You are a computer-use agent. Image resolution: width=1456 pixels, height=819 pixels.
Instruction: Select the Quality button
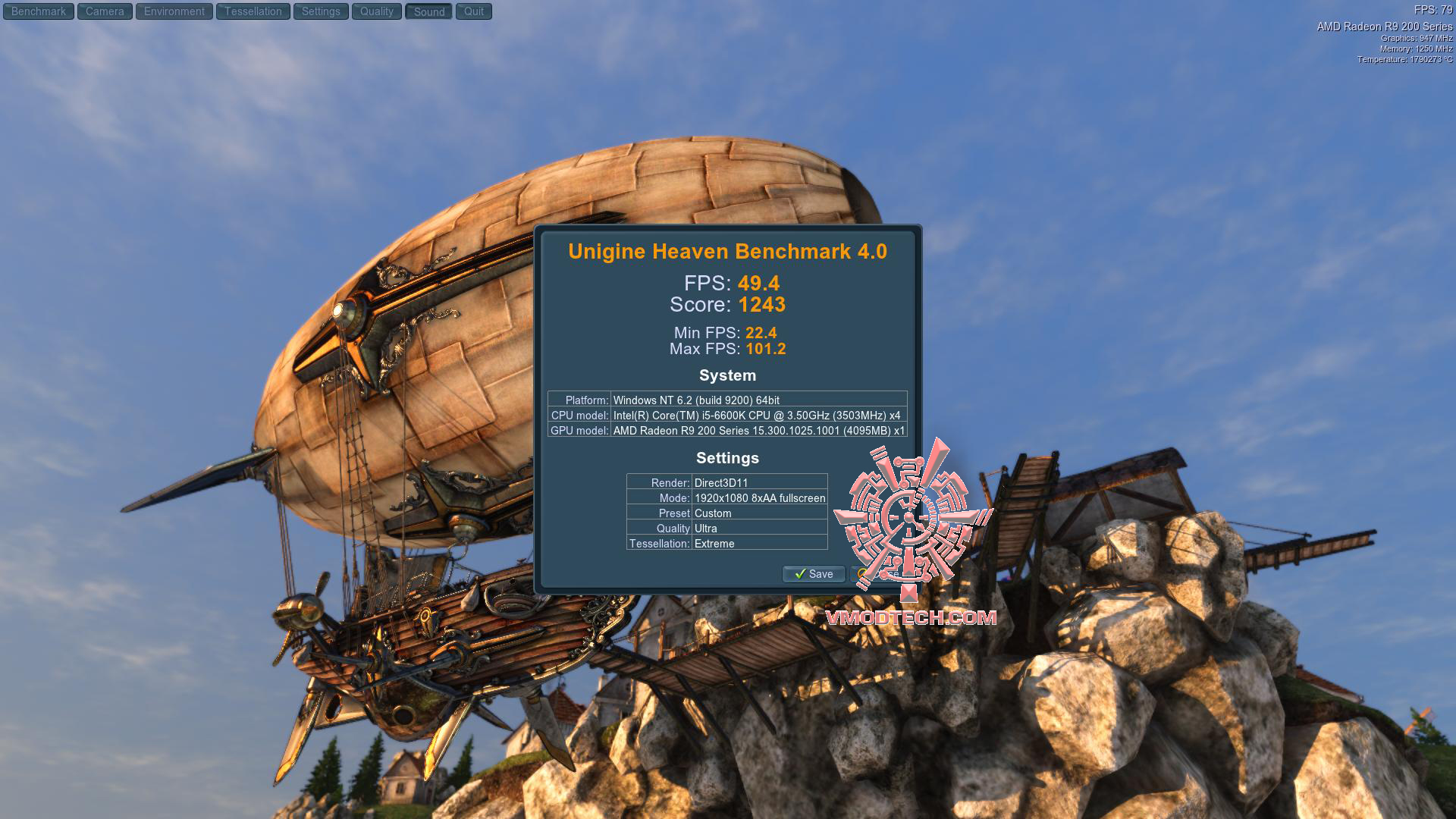(x=377, y=11)
